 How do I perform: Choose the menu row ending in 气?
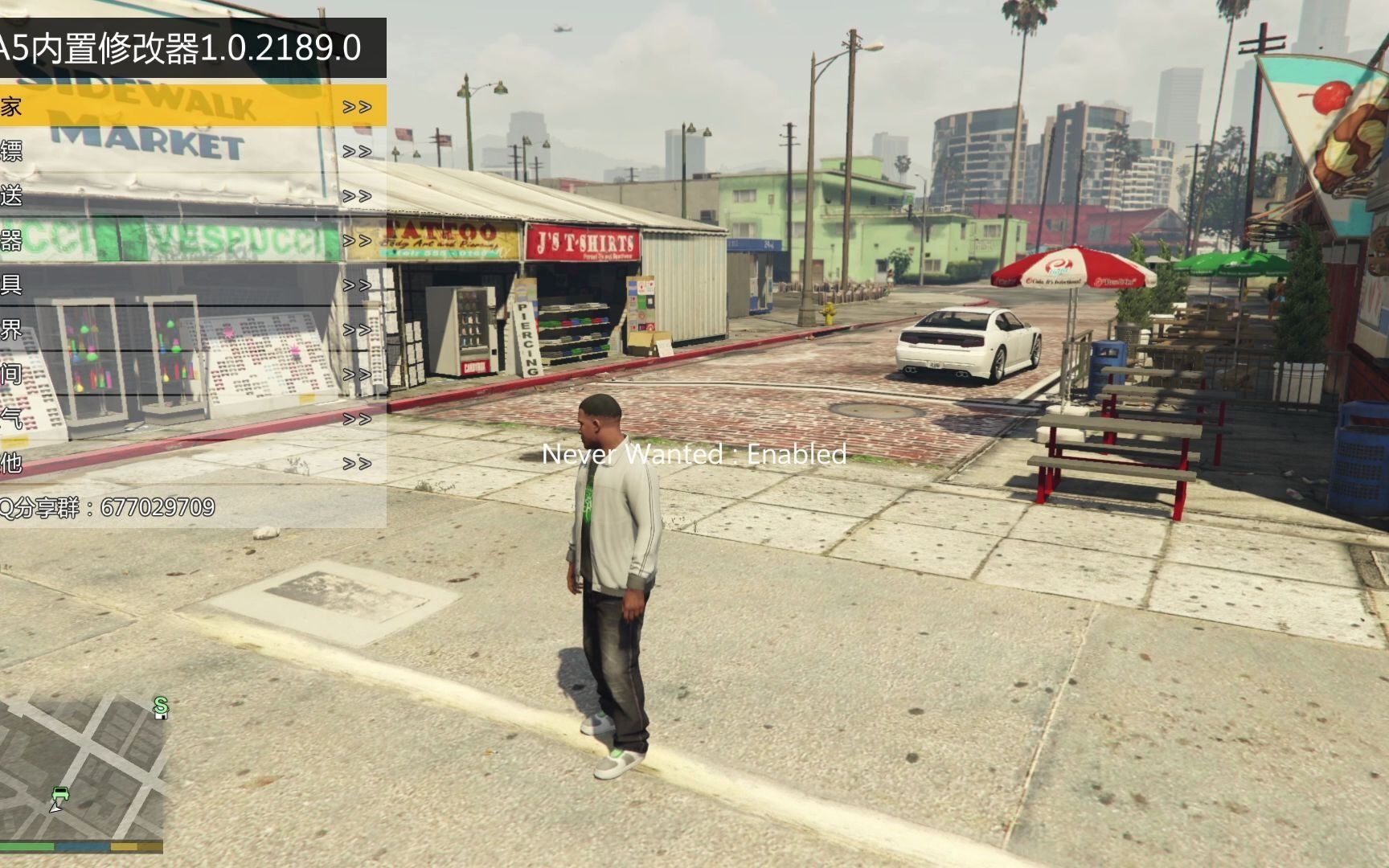pos(193,419)
